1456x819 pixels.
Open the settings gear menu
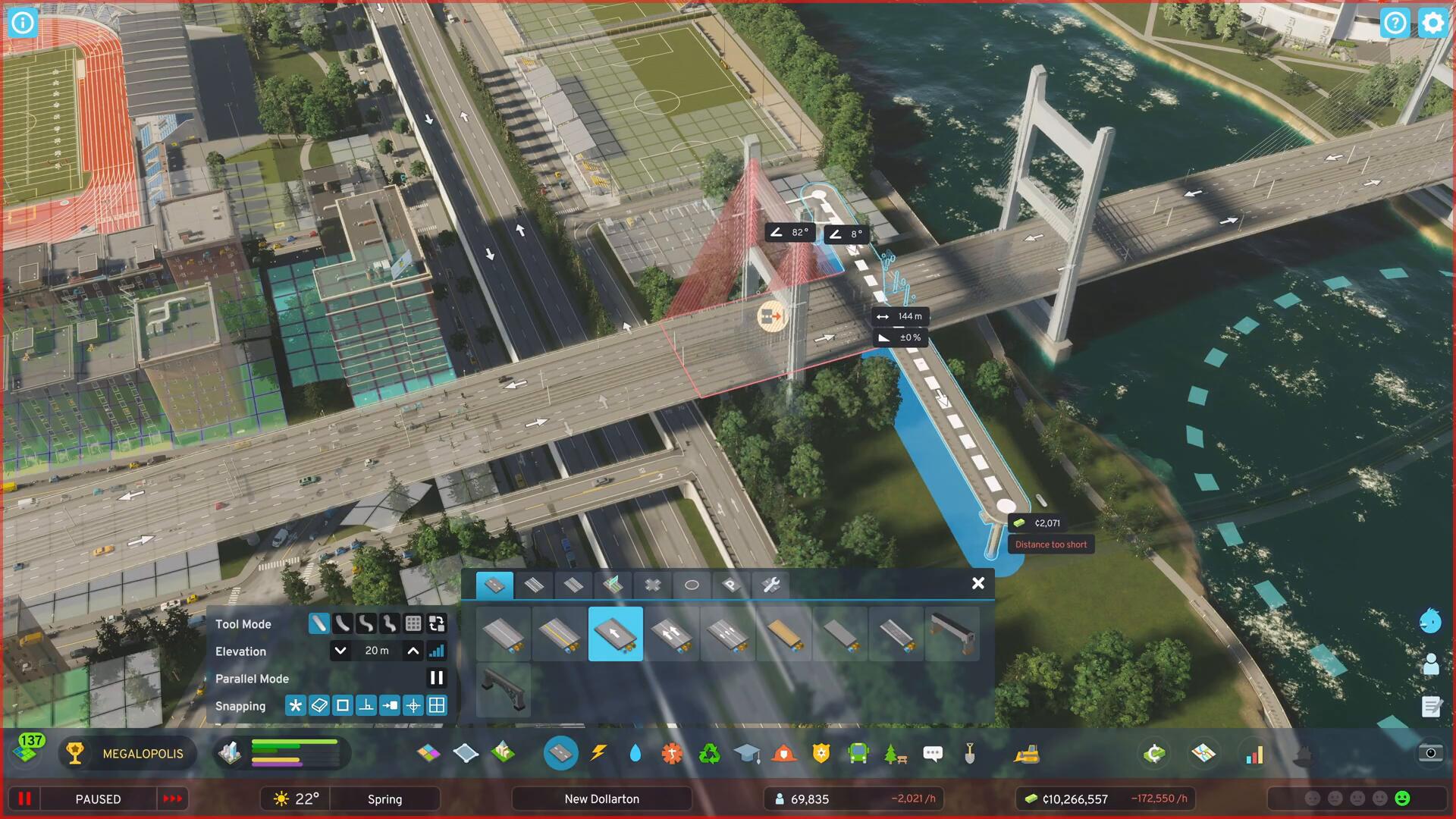[x=1432, y=23]
